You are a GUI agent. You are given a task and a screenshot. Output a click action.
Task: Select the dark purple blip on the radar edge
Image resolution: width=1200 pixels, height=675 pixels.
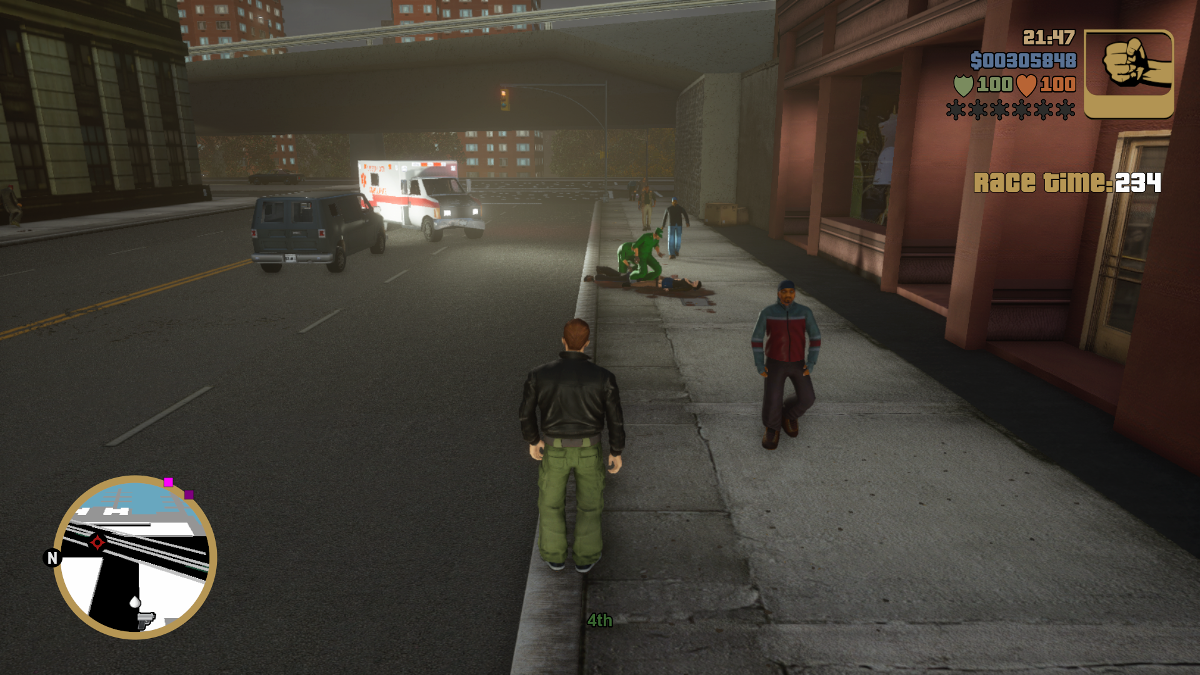coord(189,494)
